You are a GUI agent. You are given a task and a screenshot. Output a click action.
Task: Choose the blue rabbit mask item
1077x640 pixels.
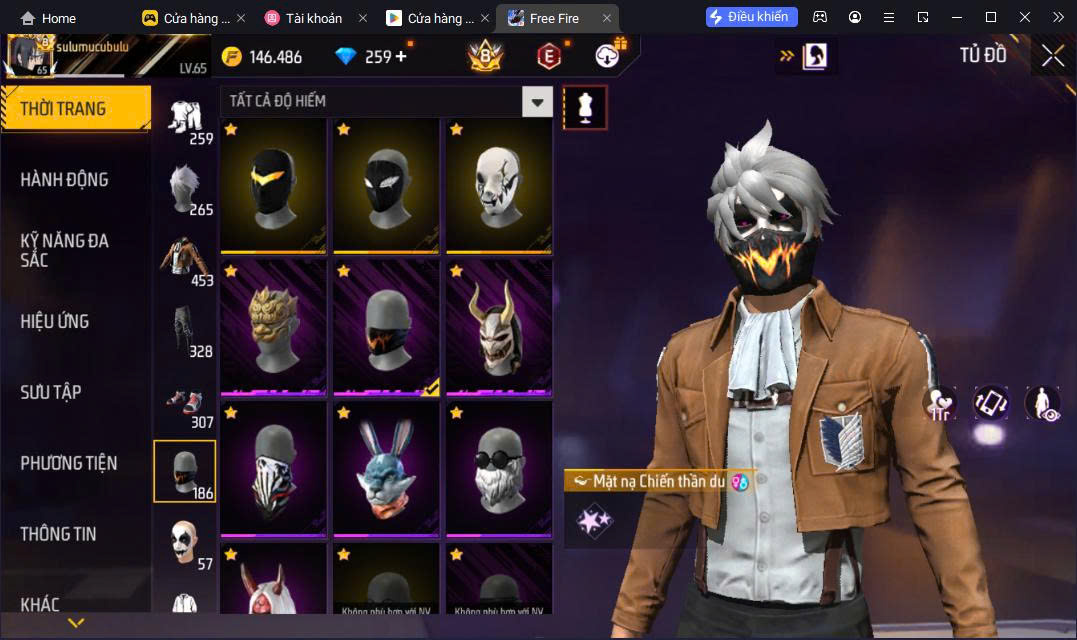[x=386, y=468]
